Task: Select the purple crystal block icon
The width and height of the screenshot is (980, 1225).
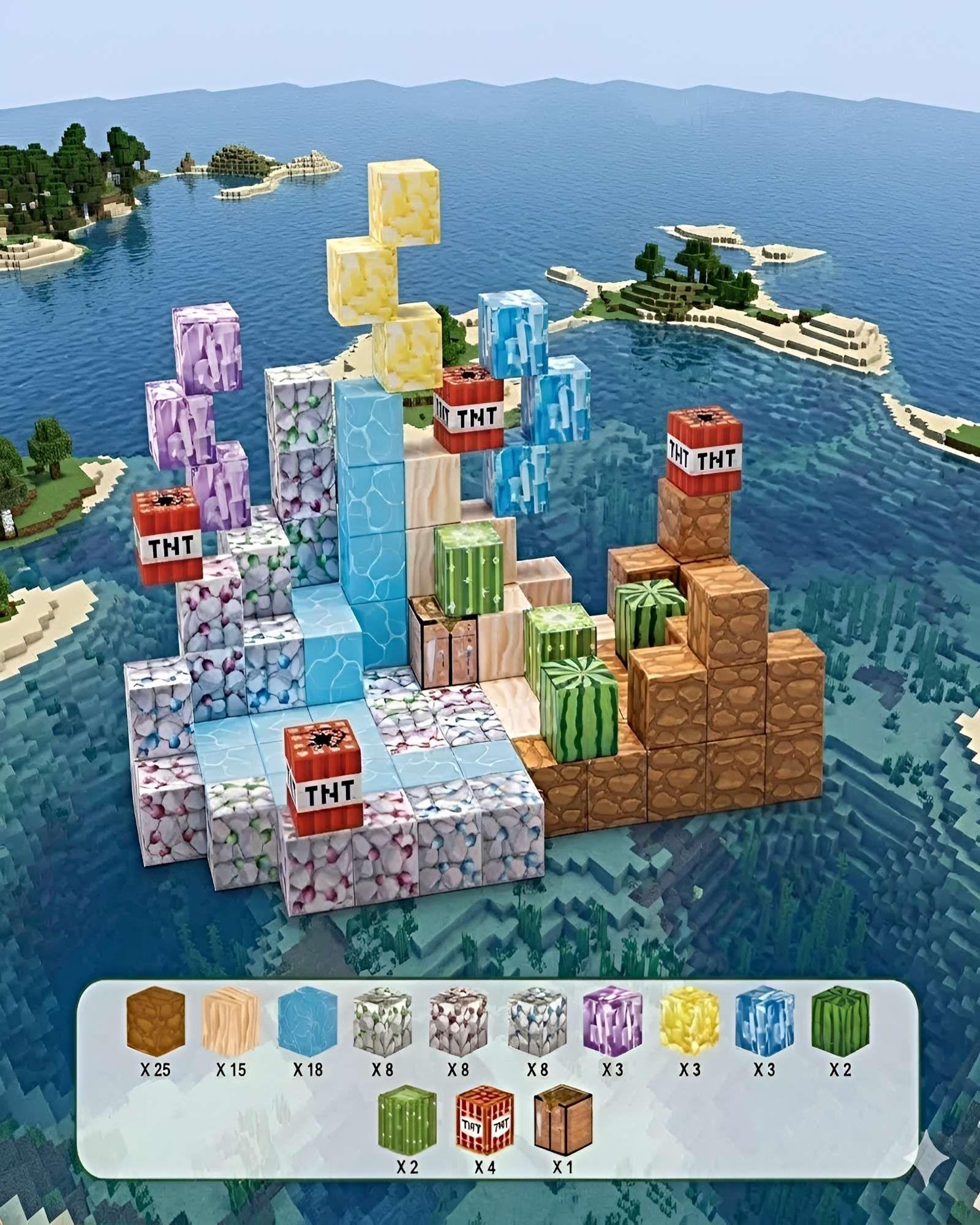Action: point(612,1022)
